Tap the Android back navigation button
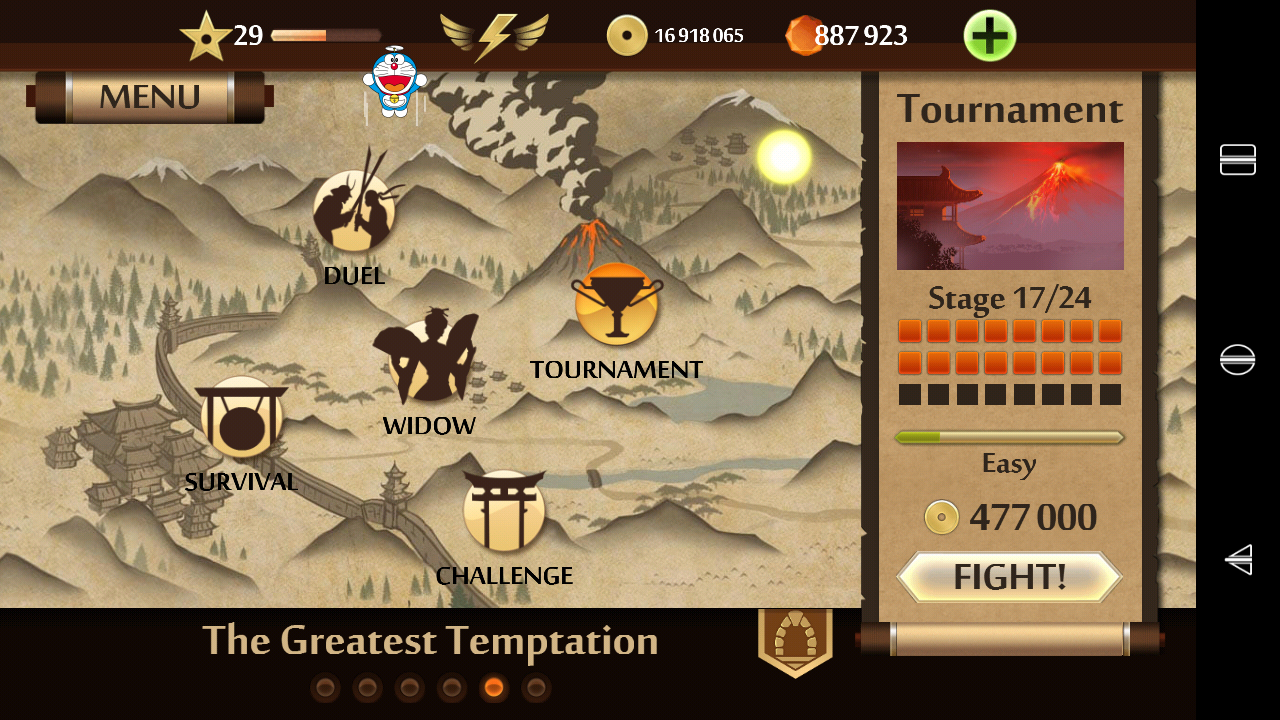 click(1238, 559)
